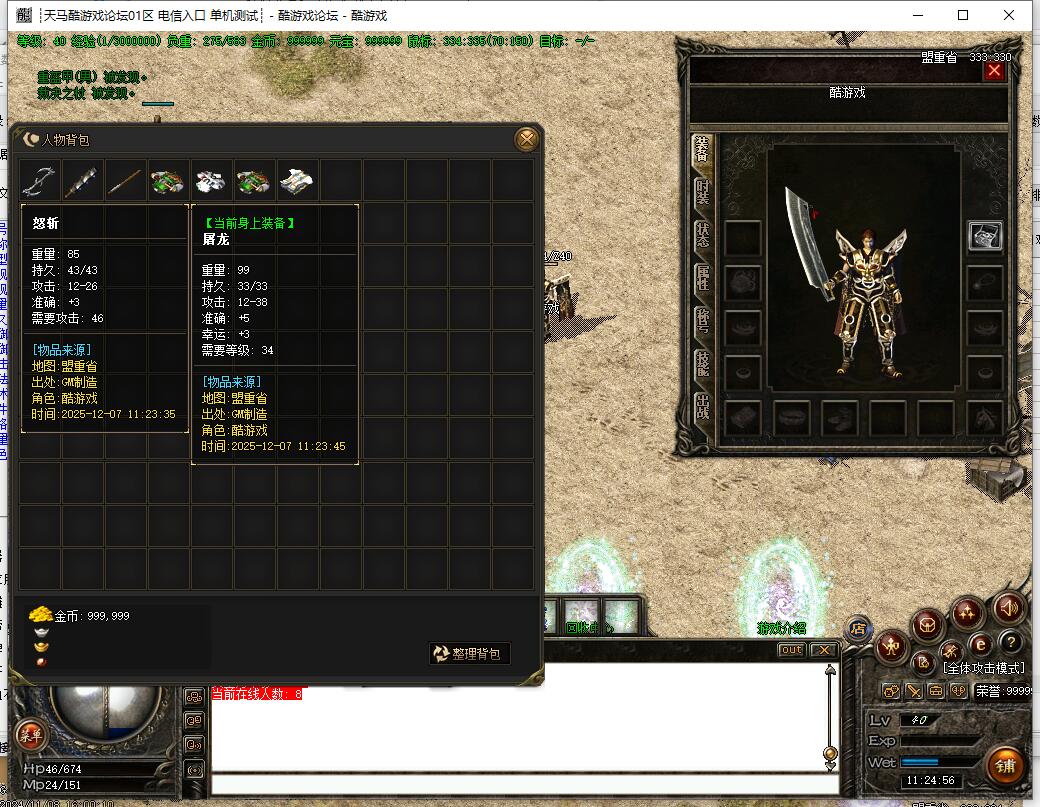Select the 出战 tab

click(x=703, y=407)
